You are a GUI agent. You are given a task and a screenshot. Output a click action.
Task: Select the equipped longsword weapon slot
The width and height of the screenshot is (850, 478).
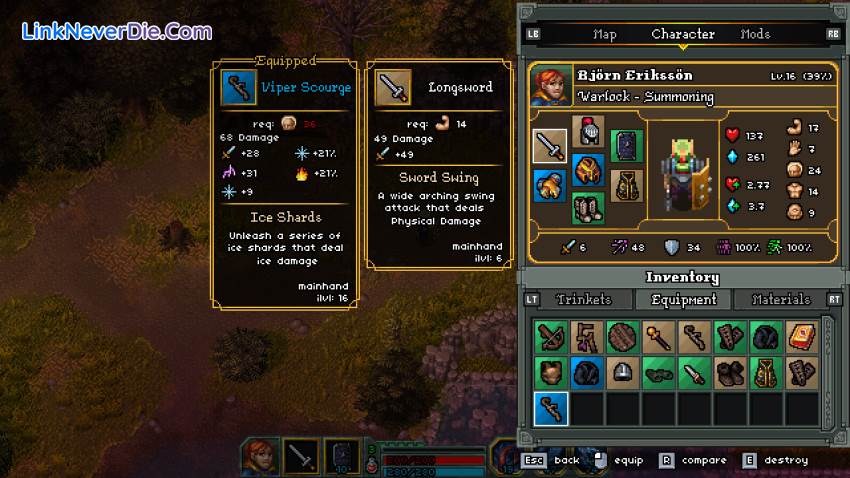[550, 146]
